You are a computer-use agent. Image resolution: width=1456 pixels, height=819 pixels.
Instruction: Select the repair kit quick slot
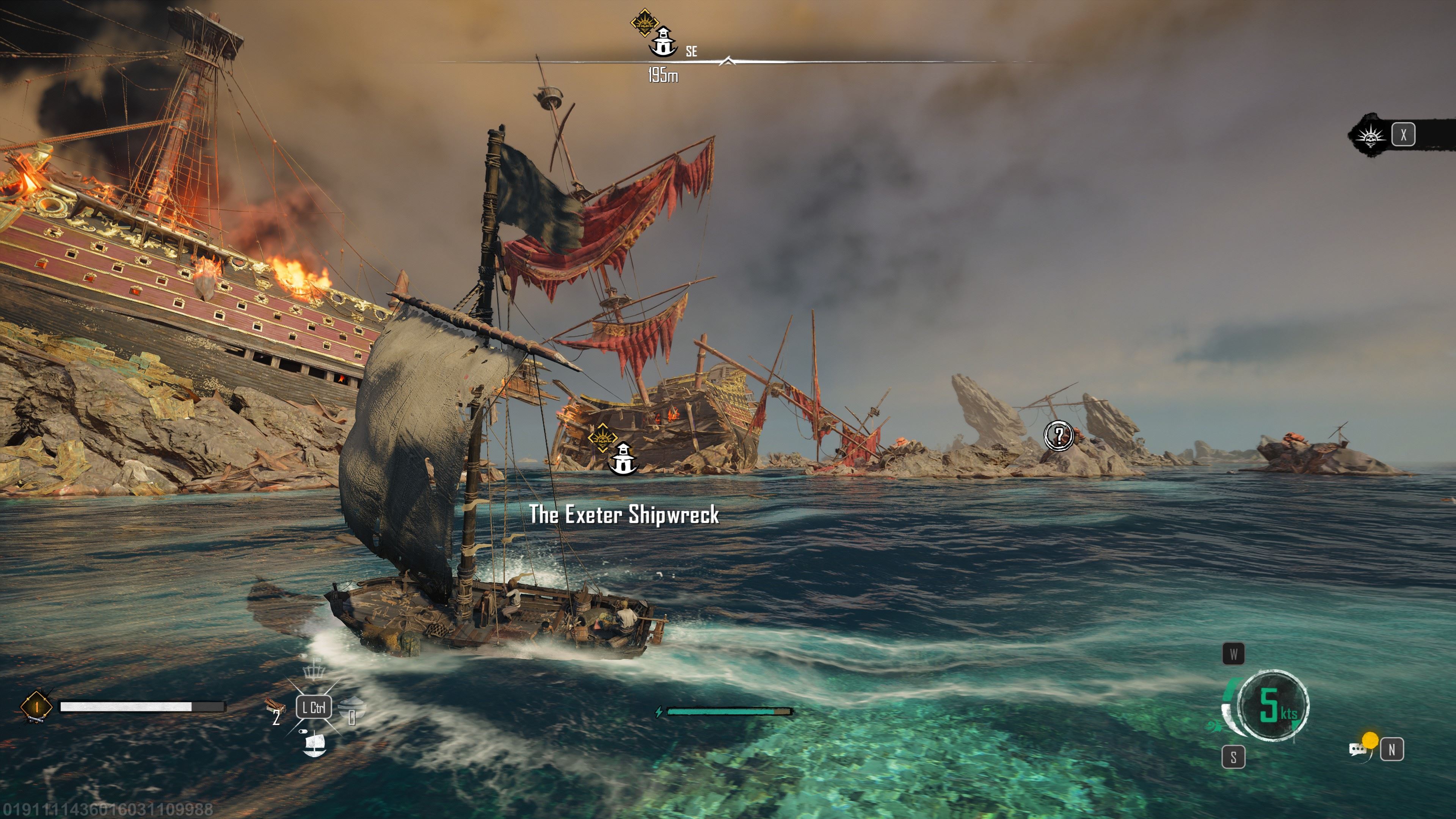pyautogui.click(x=275, y=706)
